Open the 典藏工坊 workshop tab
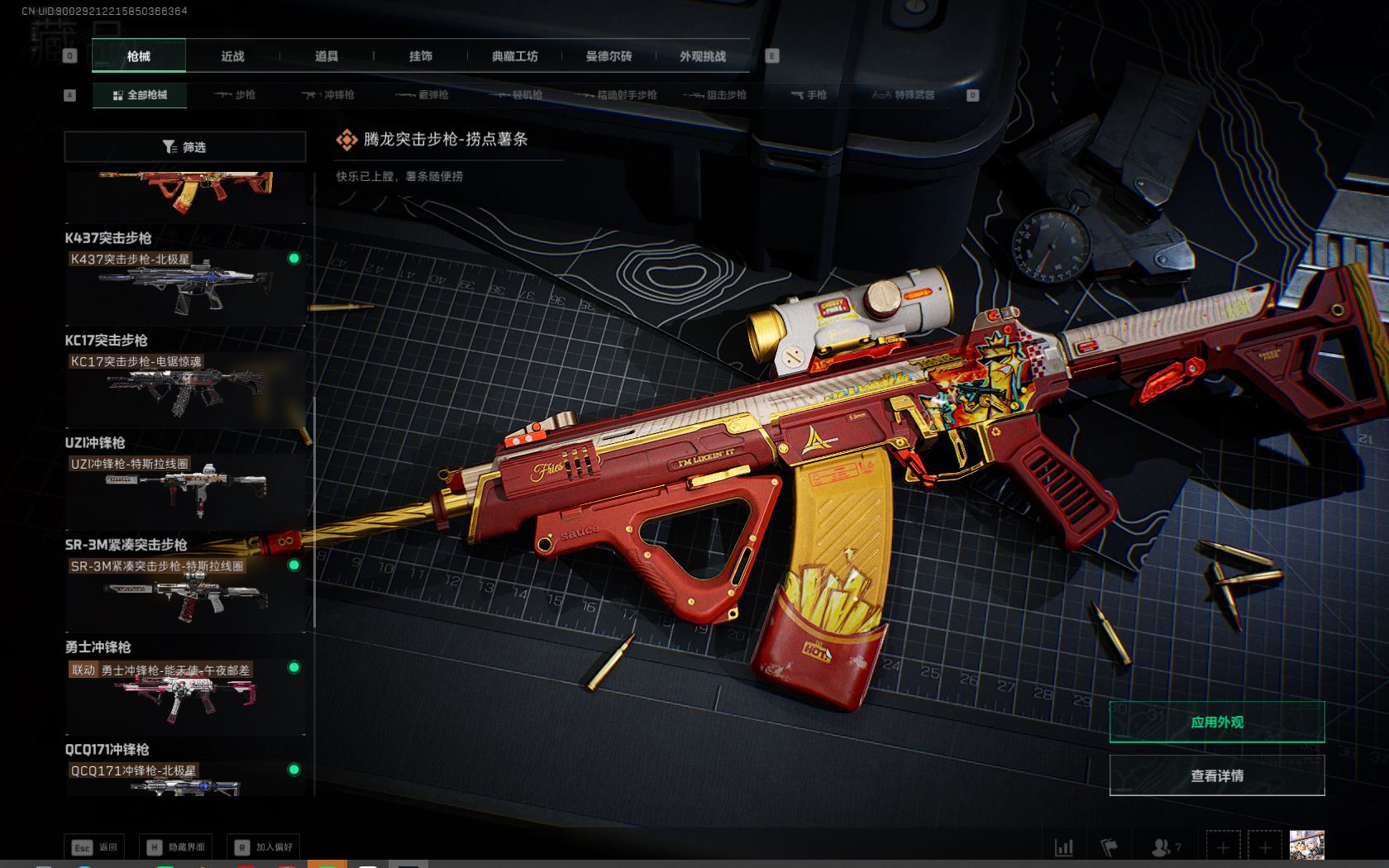Image resolution: width=1389 pixels, height=868 pixels. (x=514, y=56)
